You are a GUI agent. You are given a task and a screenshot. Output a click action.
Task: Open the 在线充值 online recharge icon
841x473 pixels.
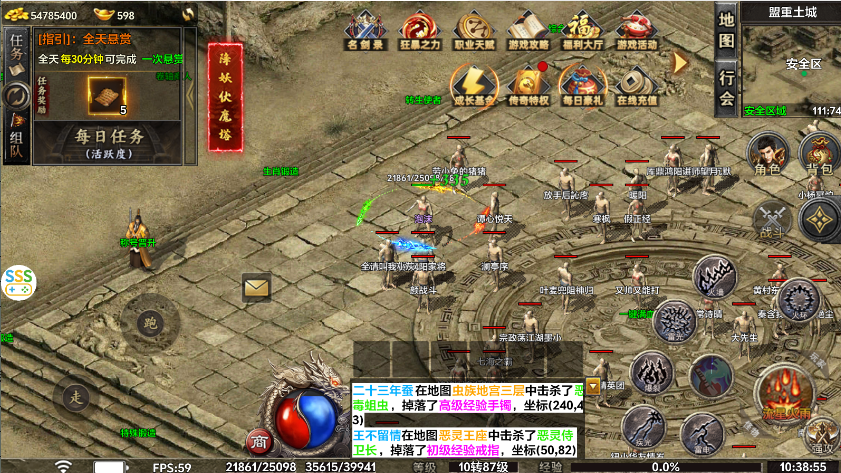click(636, 84)
